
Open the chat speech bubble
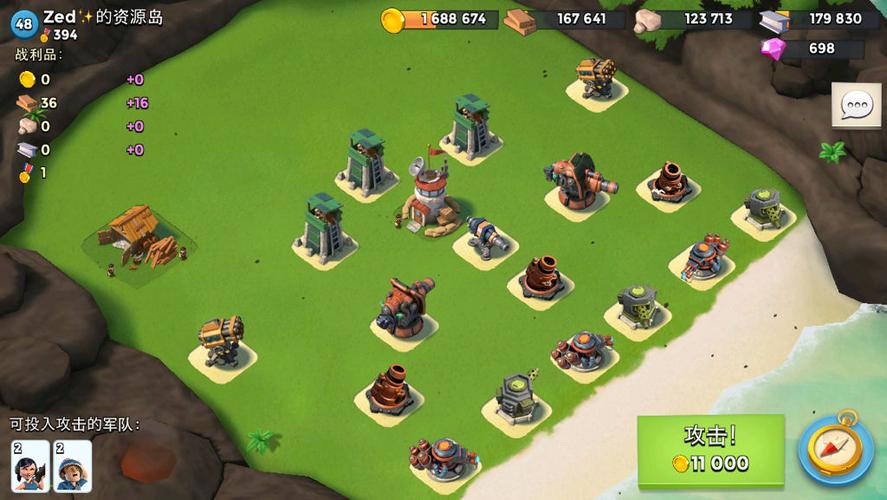pyautogui.click(x=856, y=105)
